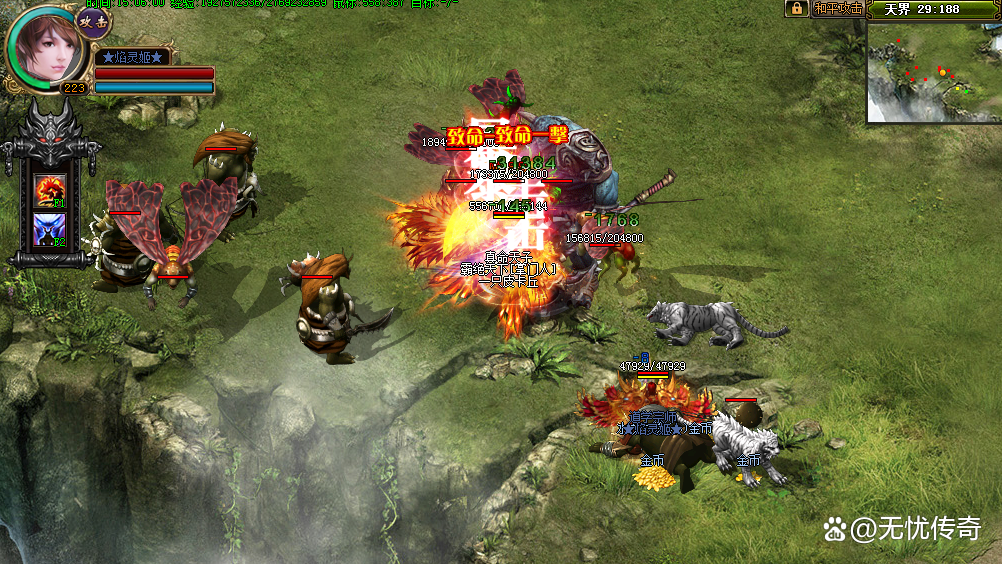Activate the F1 fire skill icon
Viewport: 1002px width, 564px height.
point(50,189)
